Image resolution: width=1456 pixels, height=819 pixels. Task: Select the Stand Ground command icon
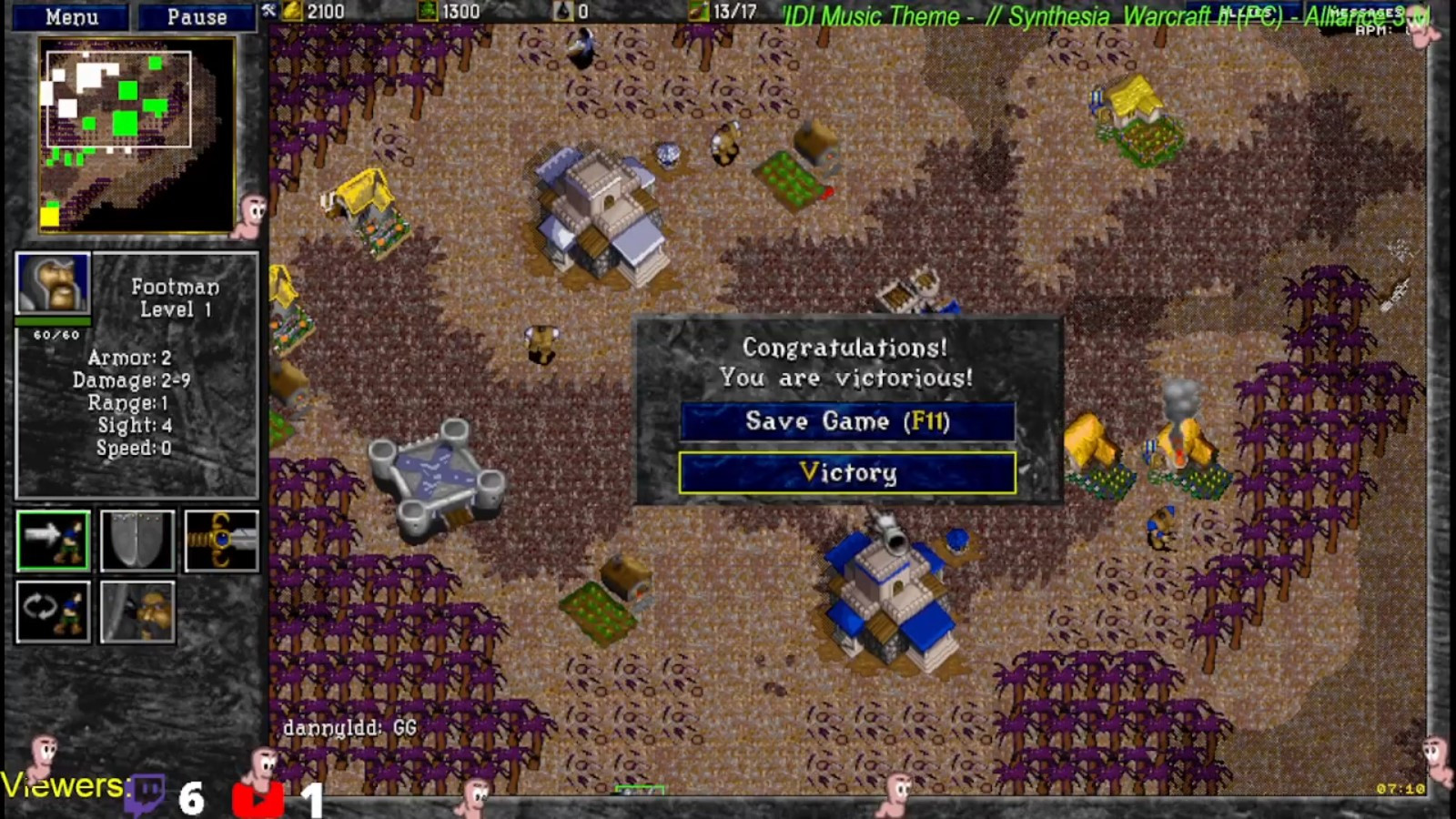coord(136,612)
